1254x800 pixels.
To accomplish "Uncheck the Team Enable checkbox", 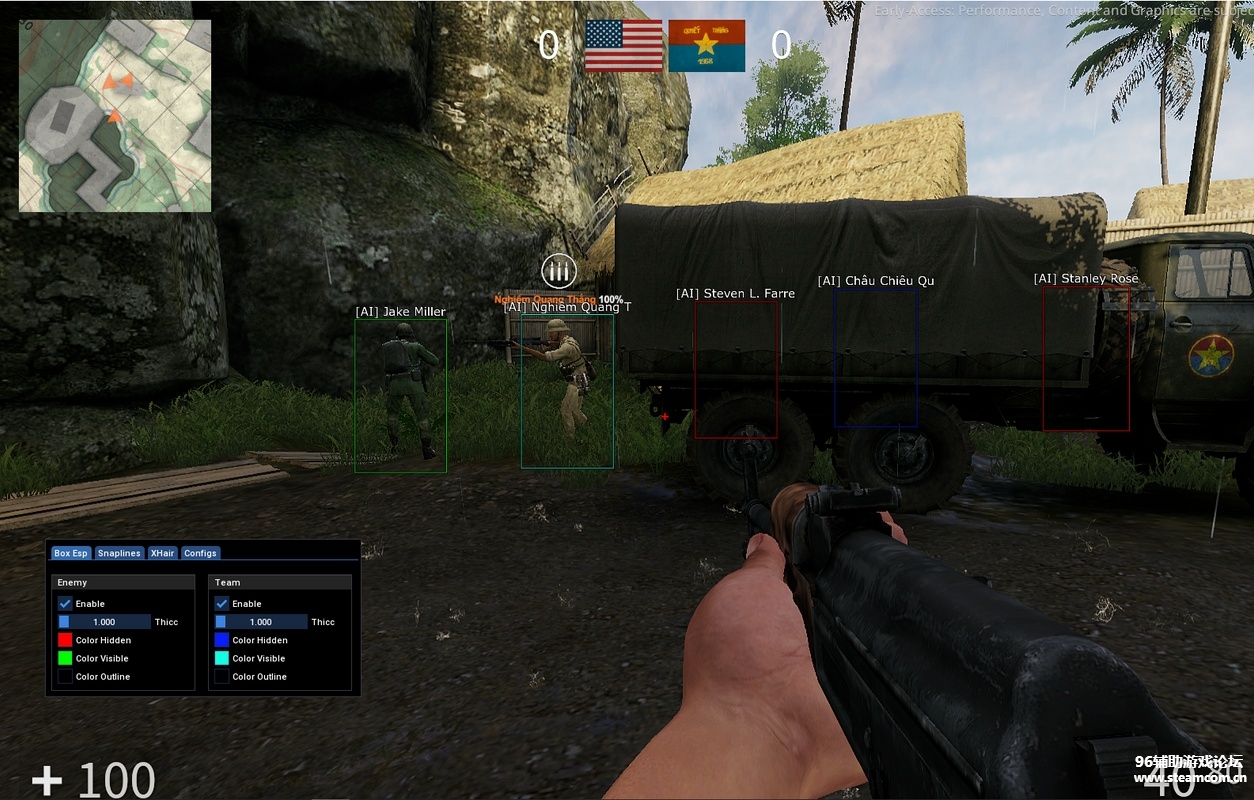I will coord(222,604).
